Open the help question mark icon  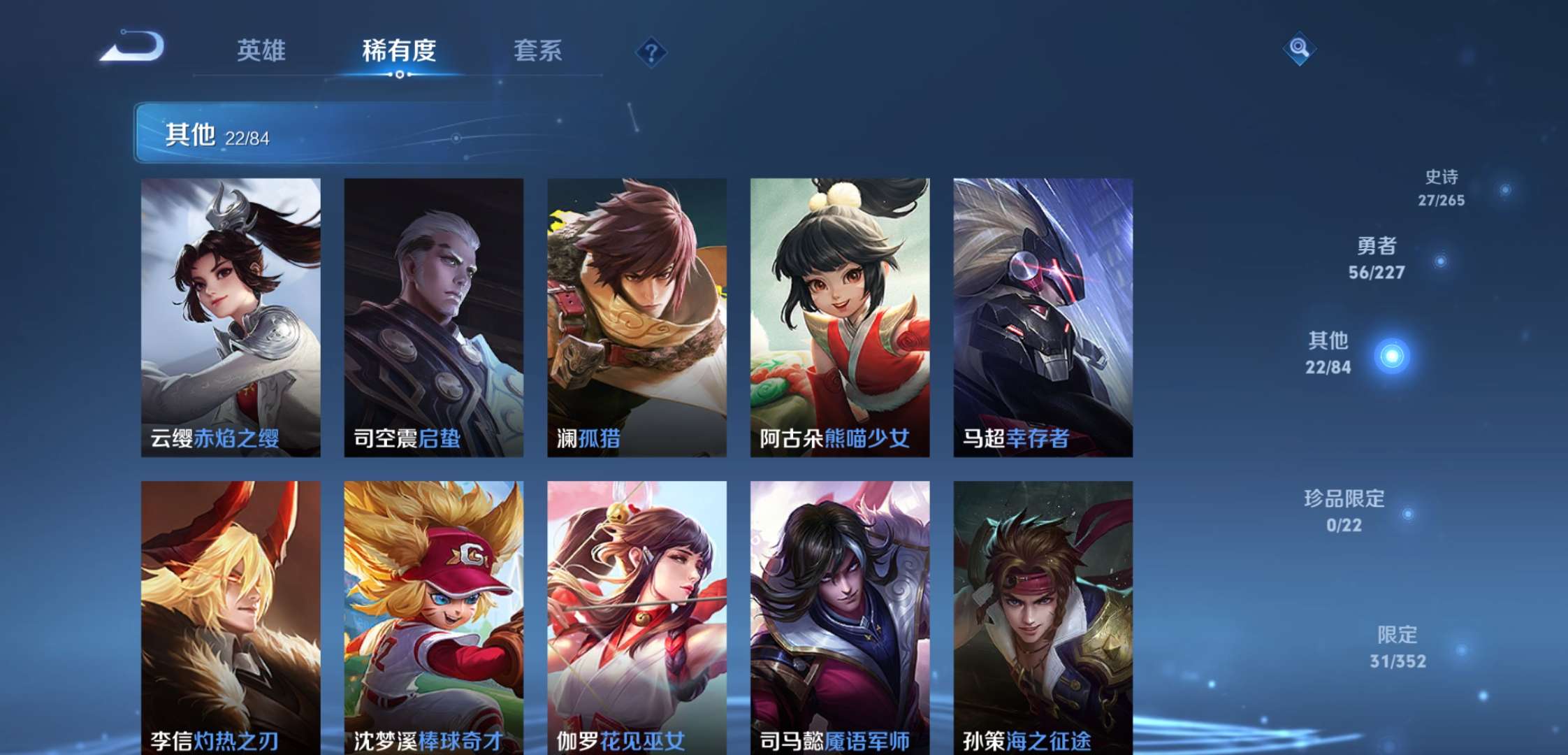point(650,50)
